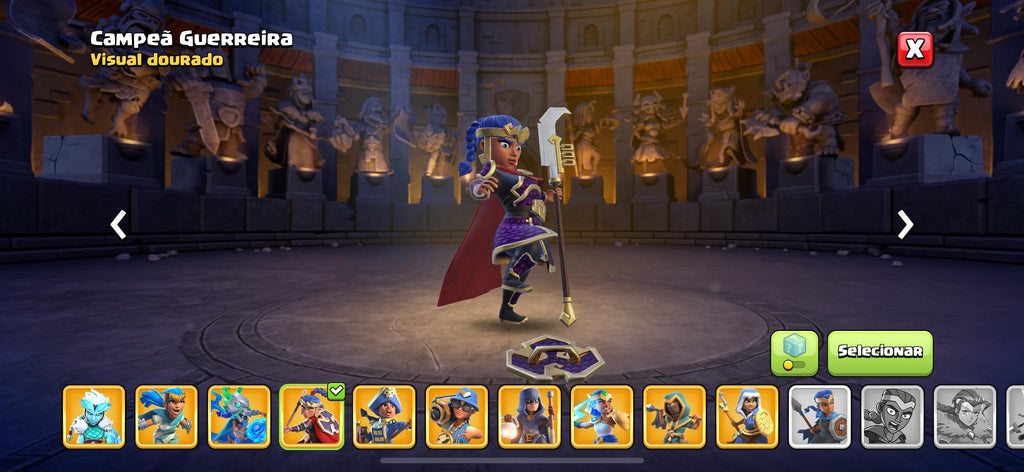
Task: Tap the Selecionar button
Action: tap(879, 352)
